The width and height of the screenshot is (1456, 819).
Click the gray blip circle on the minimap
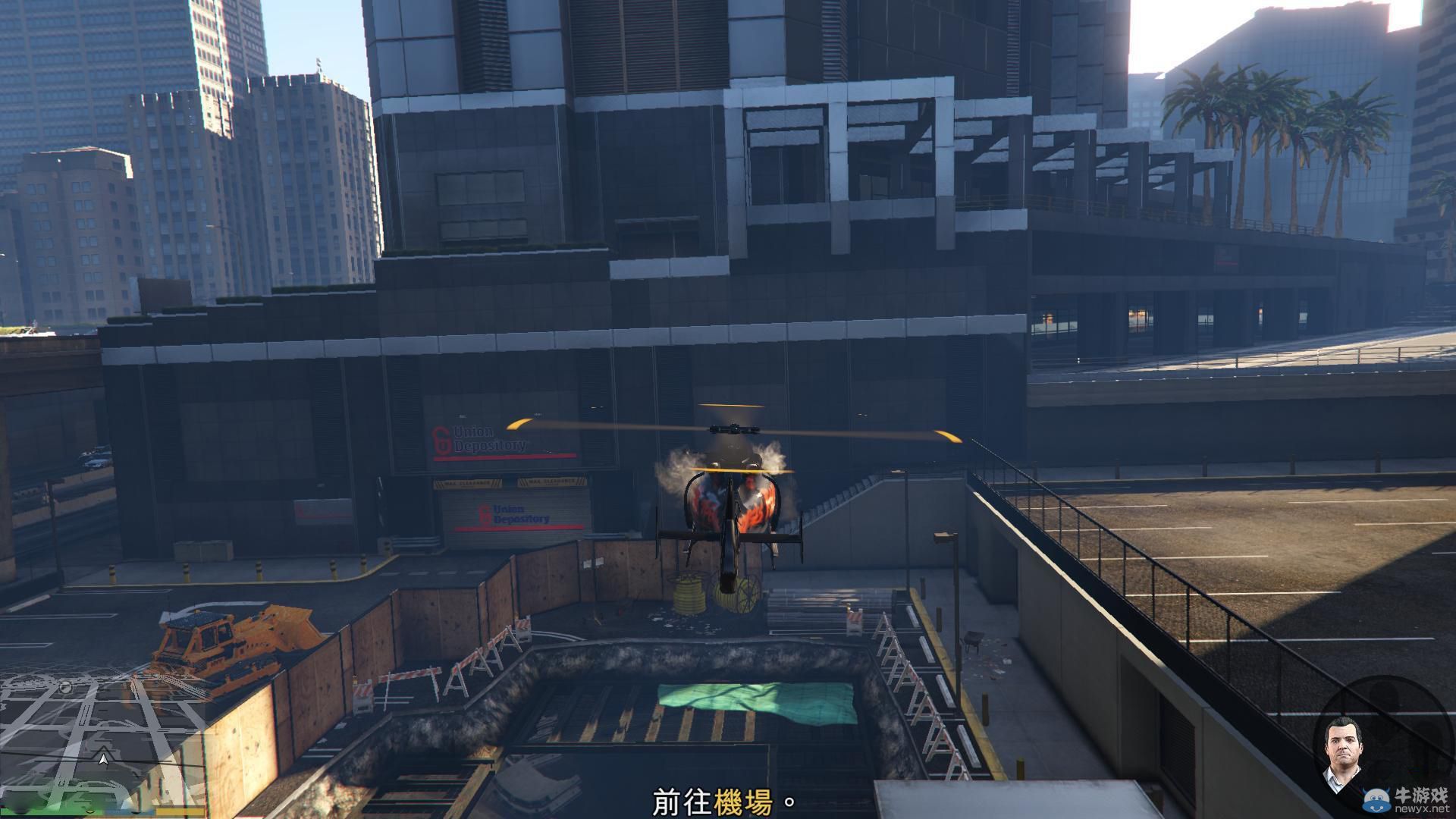point(65,687)
